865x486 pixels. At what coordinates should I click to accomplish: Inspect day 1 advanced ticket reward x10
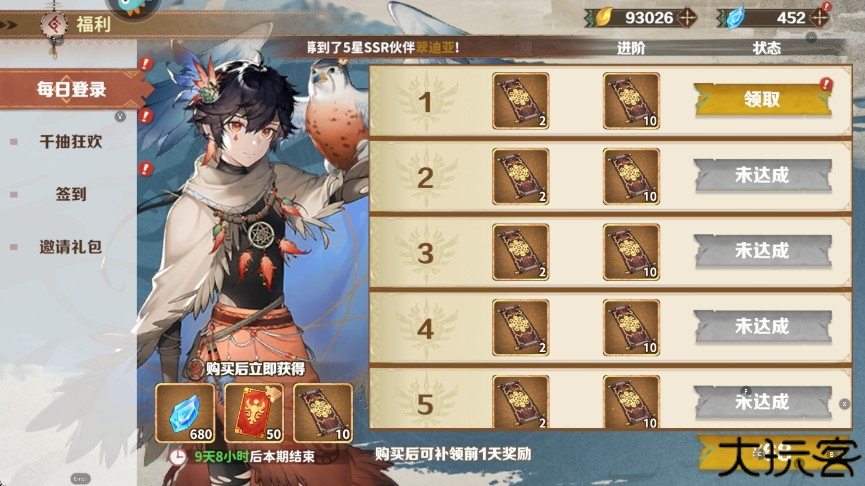[631, 100]
